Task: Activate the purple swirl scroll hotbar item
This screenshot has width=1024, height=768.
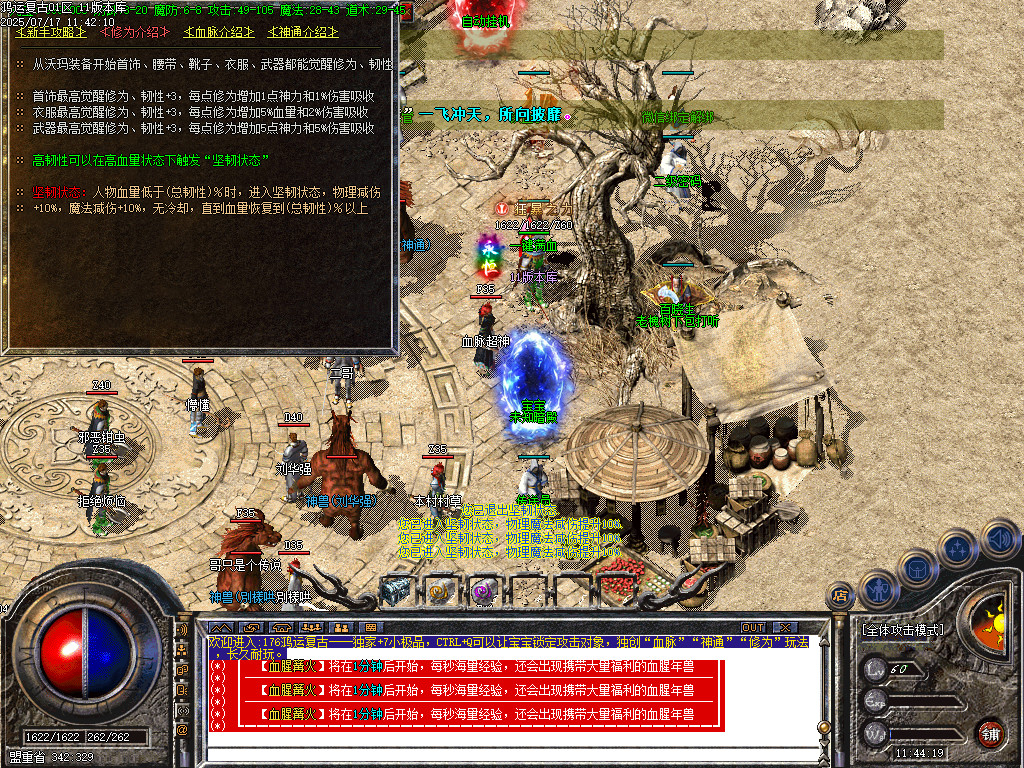Action: [484, 592]
